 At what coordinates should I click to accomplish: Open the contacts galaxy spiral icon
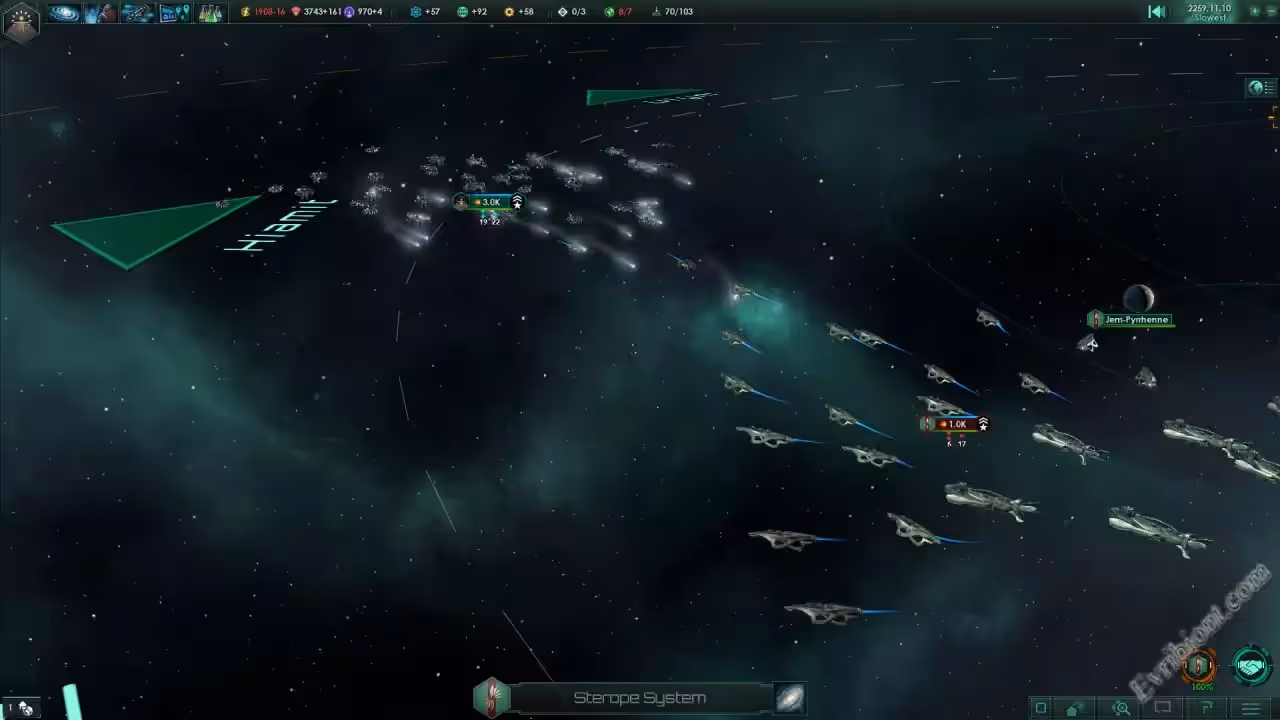[64, 13]
